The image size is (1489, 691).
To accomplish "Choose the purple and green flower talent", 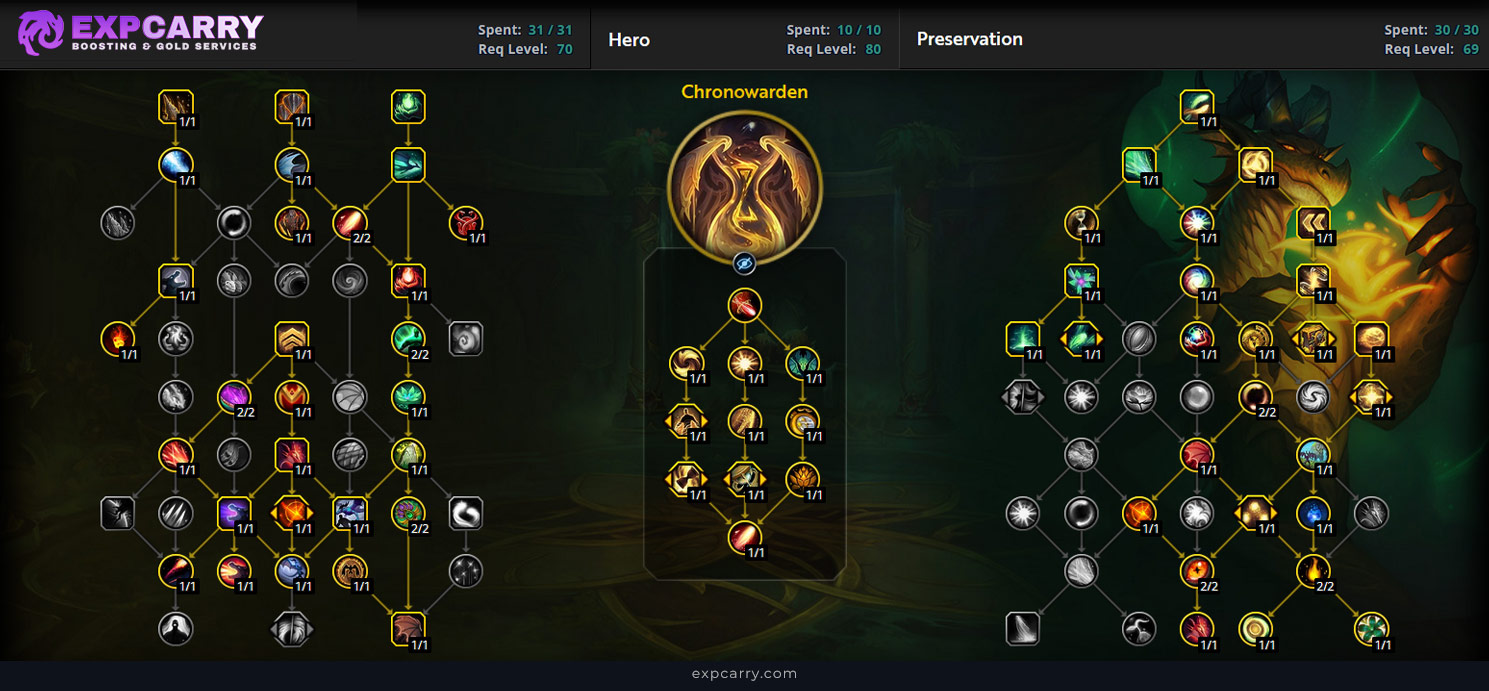I will [1081, 281].
